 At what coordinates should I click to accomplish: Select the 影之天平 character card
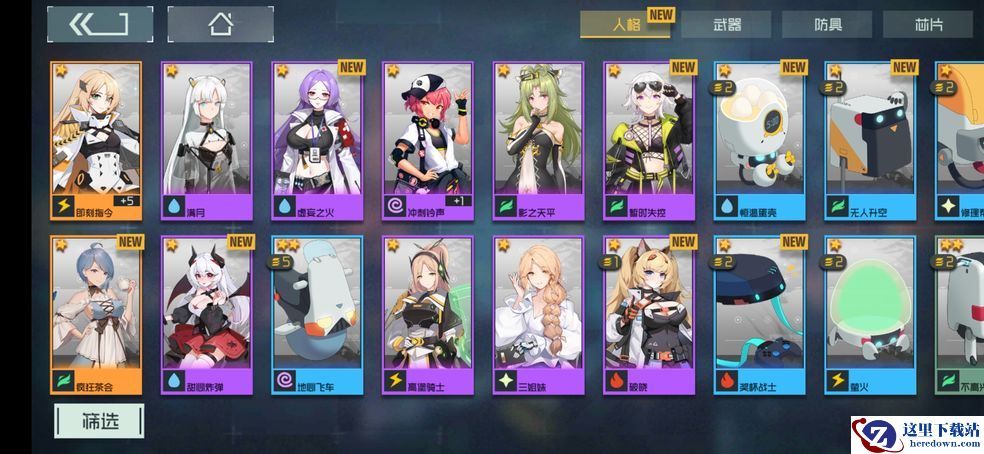[x=538, y=140]
